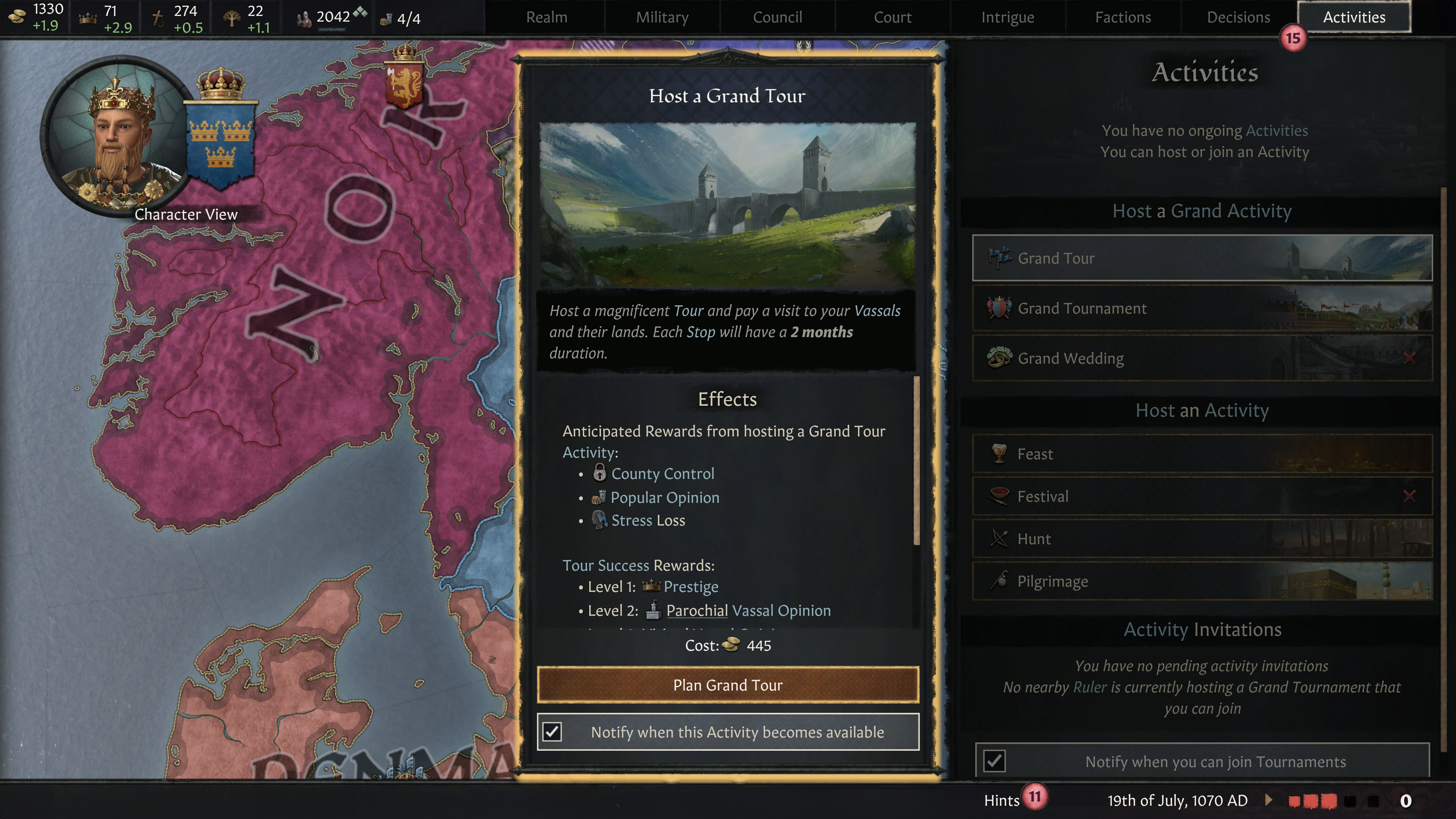Select the Grand Tournament shield icon
The image size is (1456, 819).
pos(999,308)
